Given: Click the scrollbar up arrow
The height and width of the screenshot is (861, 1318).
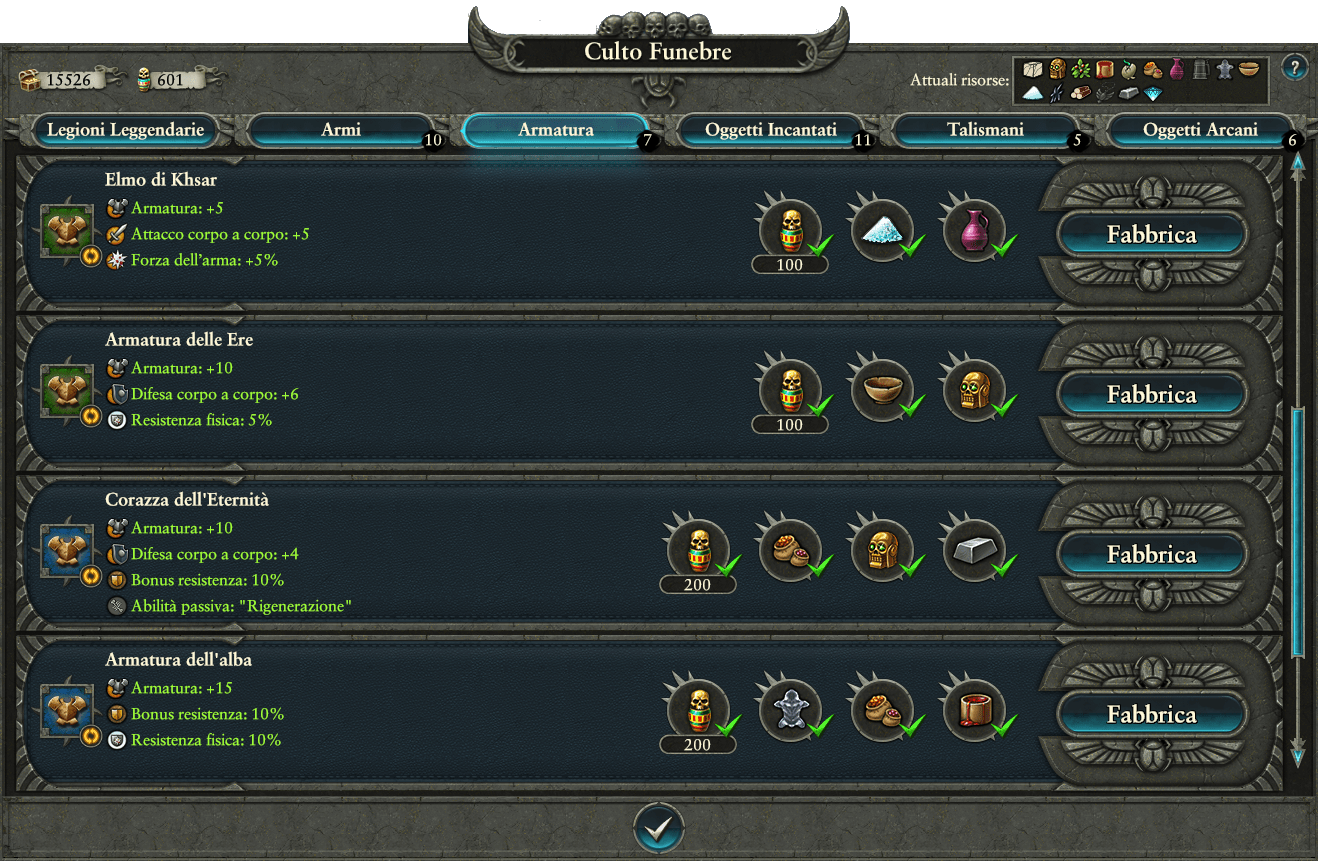Looking at the screenshot, I should pos(1298,161).
